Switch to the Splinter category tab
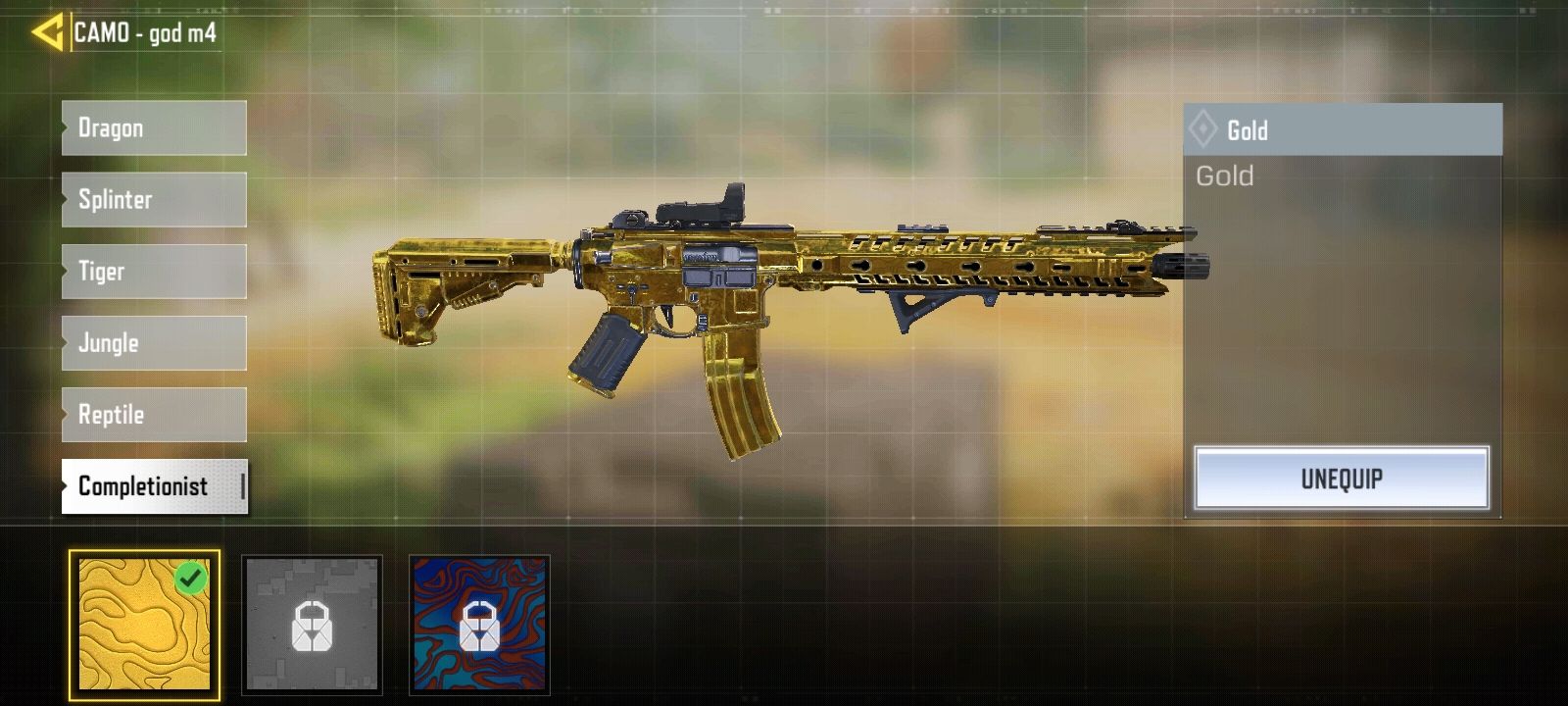This screenshot has width=1568, height=706. [153, 199]
